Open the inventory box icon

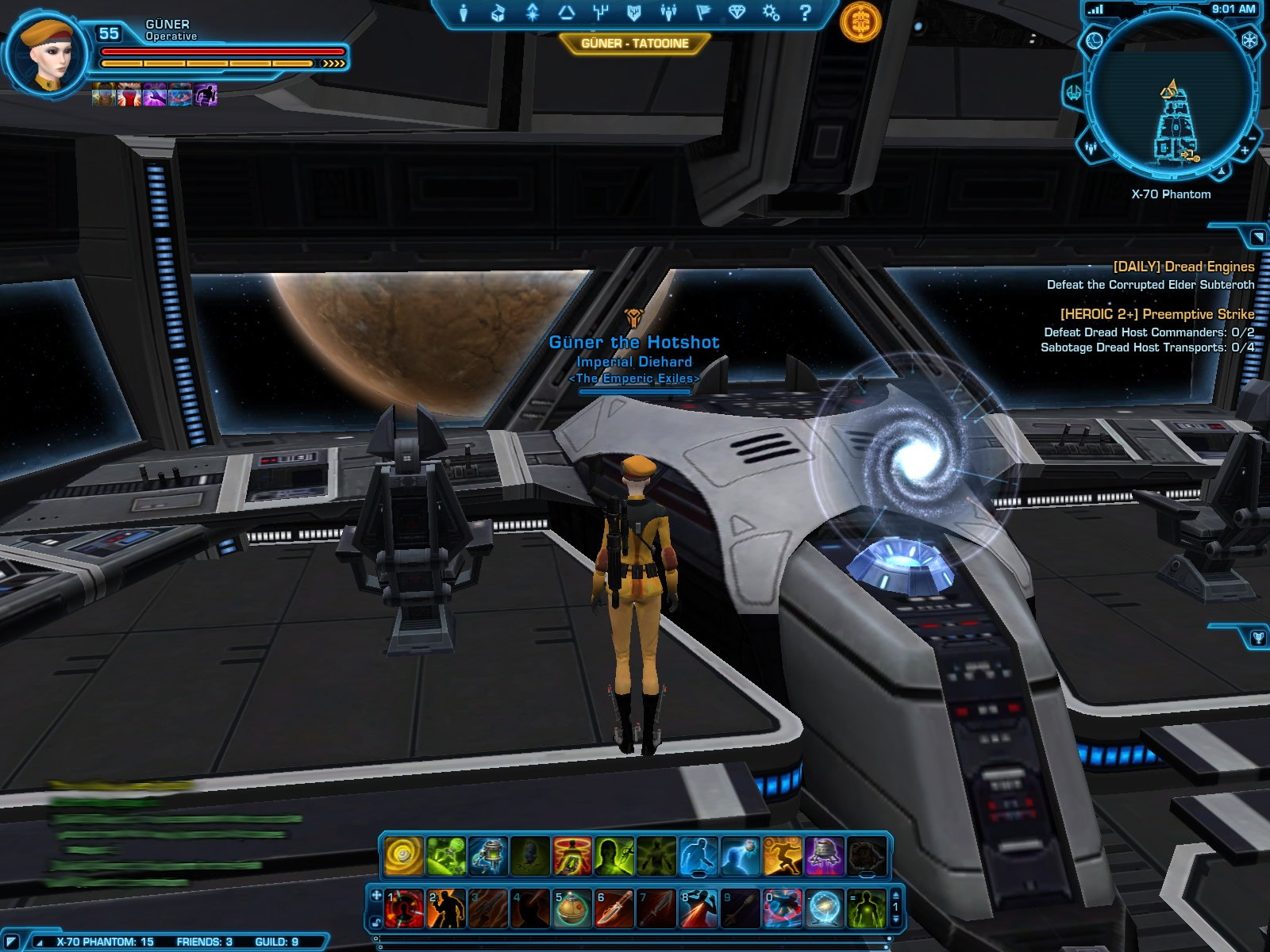click(x=498, y=13)
